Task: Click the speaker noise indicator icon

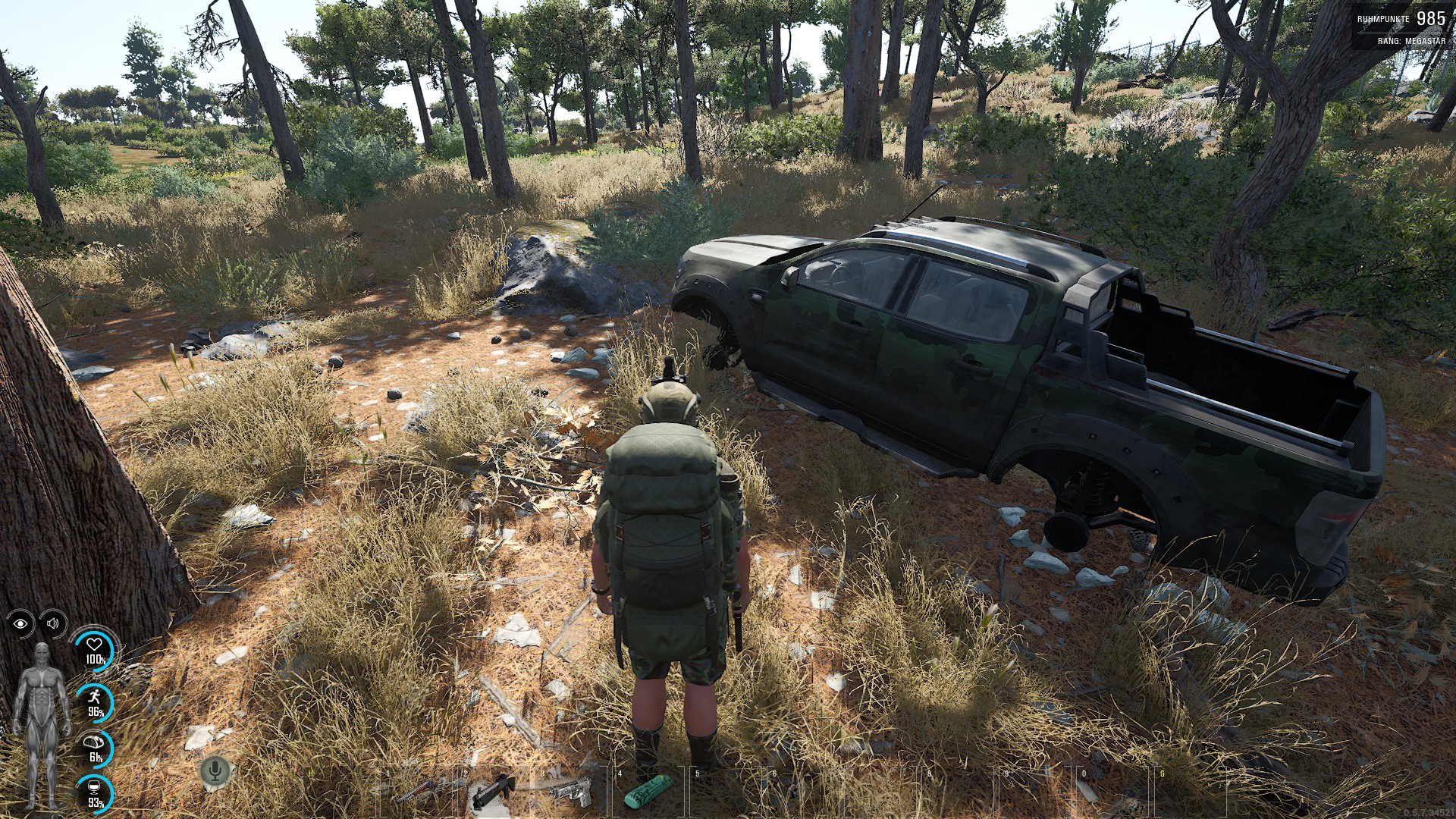Action: coord(53,623)
